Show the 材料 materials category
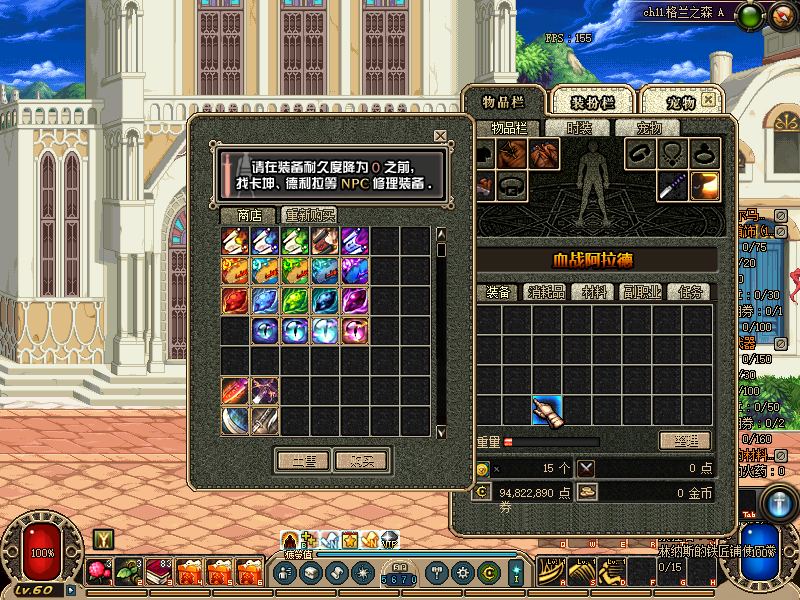 click(x=594, y=292)
